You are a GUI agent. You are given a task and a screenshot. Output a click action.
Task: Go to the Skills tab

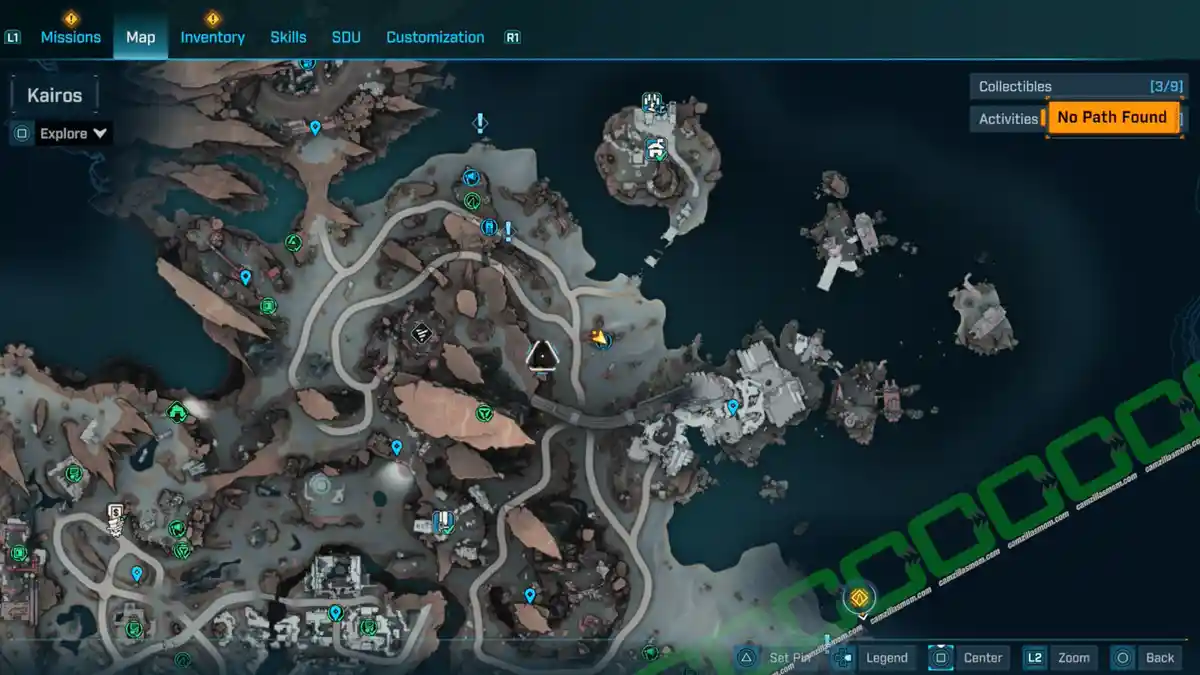point(288,37)
